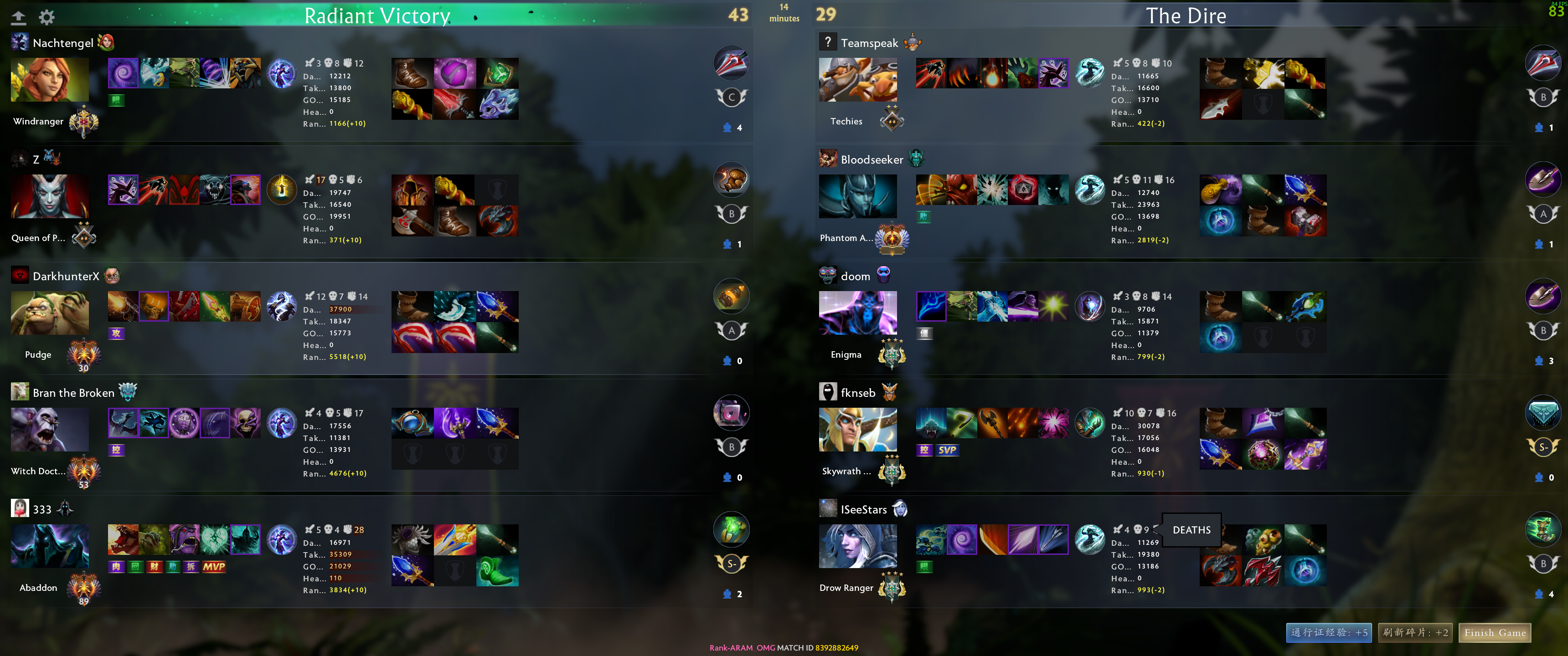Open the DEATHS tooltip on ISeeStars' row
The width and height of the screenshot is (1568, 656).
1190,530
